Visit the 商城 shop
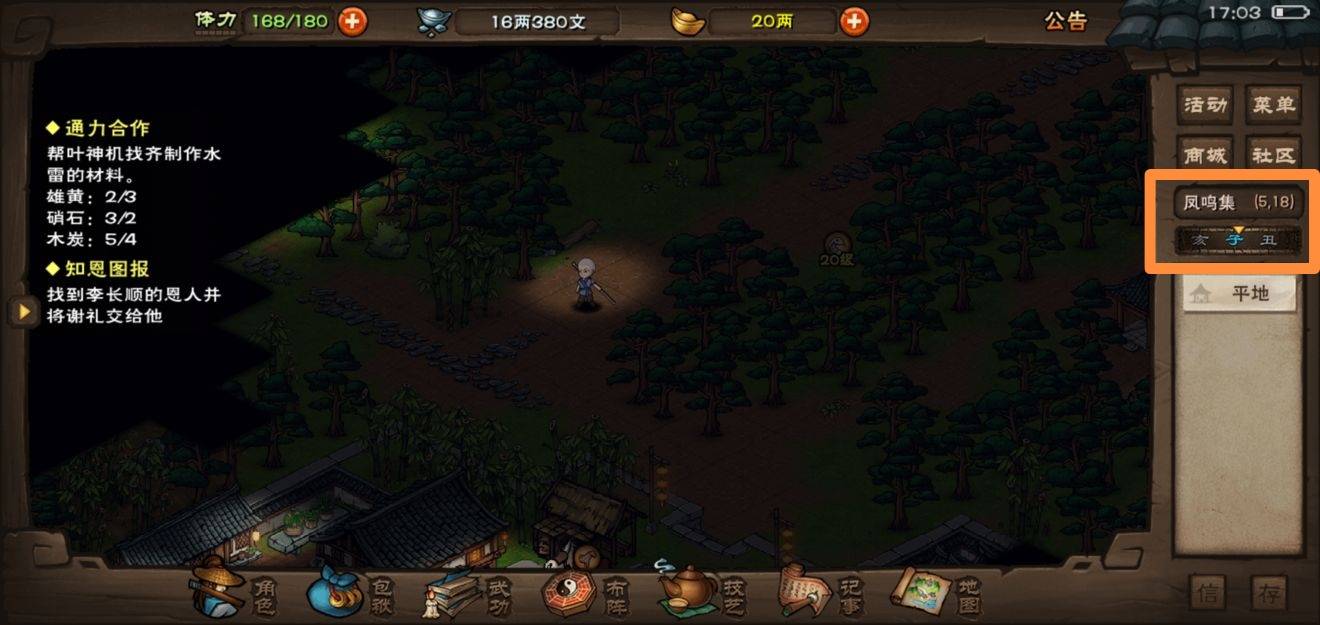This screenshot has width=1320, height=625. tap(1204, 156)
